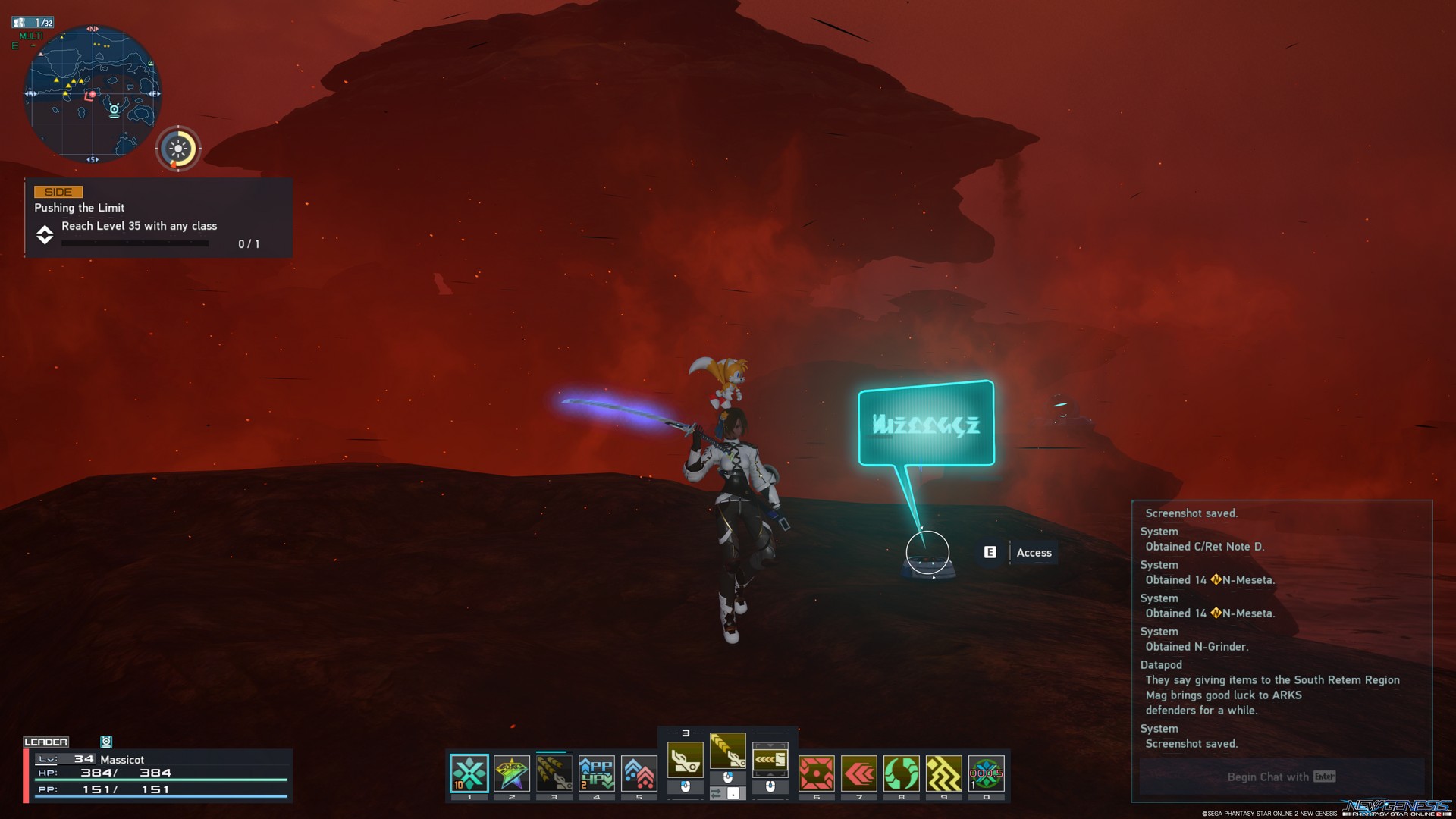
Task: Select the blue buff skill icon in slot 5
Action: [x=639, y=774]
